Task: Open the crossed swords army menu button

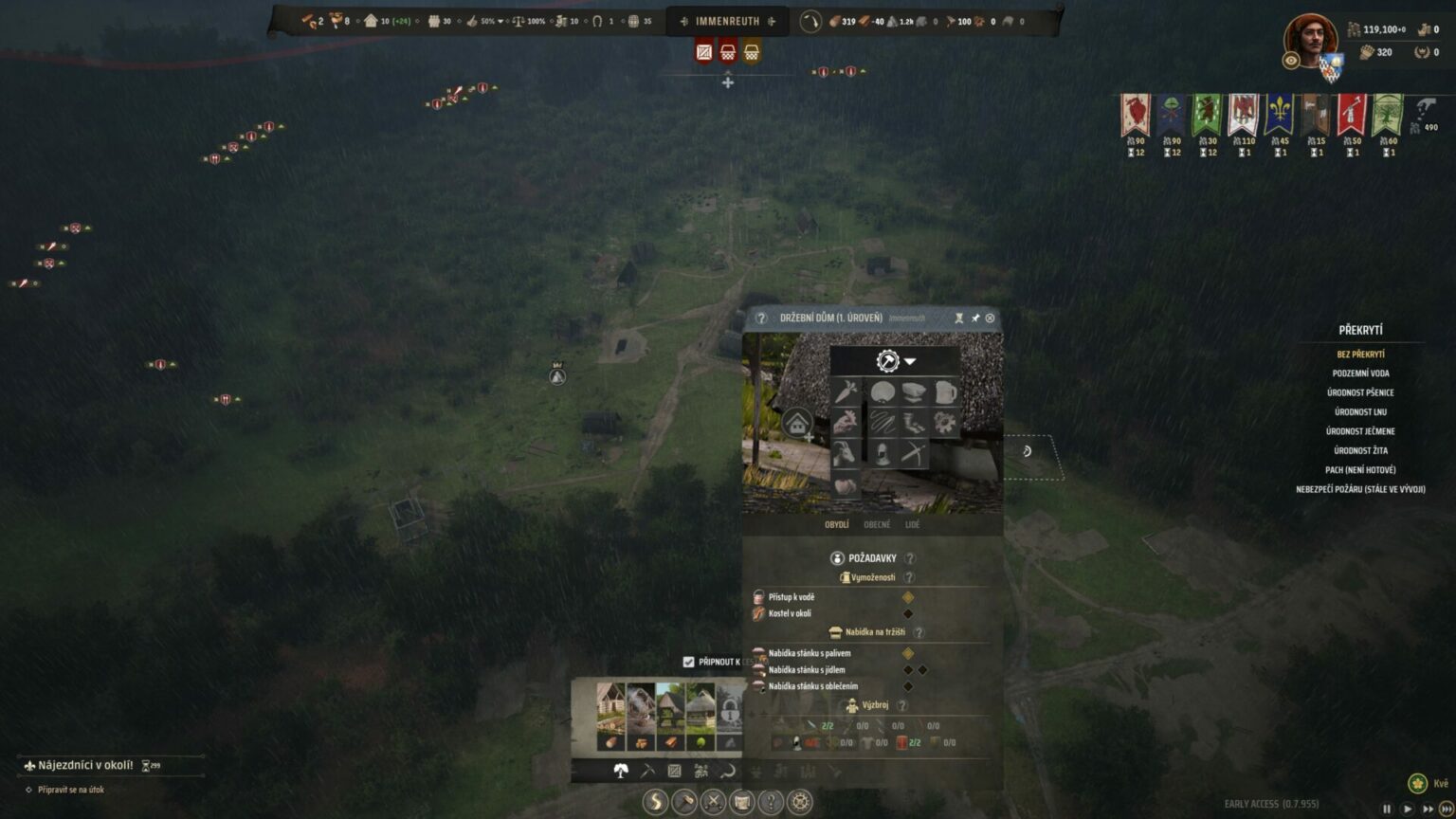Action: coord(713,803)
